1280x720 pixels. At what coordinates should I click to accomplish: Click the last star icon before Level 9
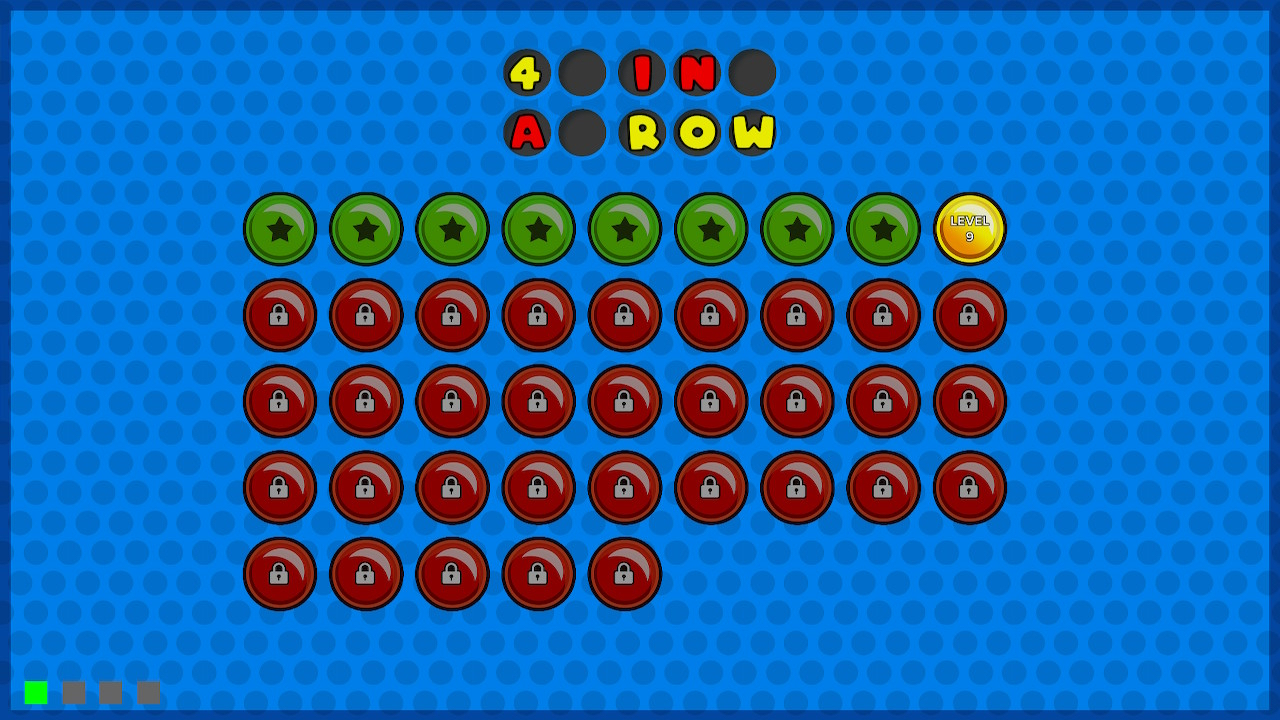883,229
